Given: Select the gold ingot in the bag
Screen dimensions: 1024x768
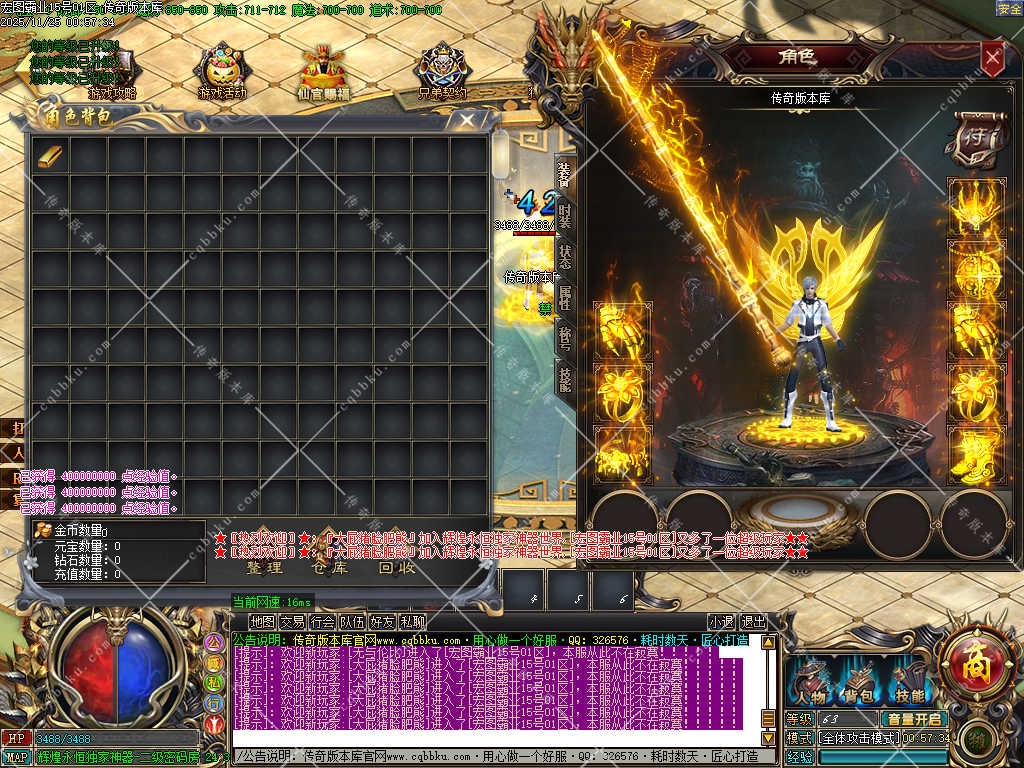Looking at the screenshot, I should pyautogui.click(x=49, y=155).
